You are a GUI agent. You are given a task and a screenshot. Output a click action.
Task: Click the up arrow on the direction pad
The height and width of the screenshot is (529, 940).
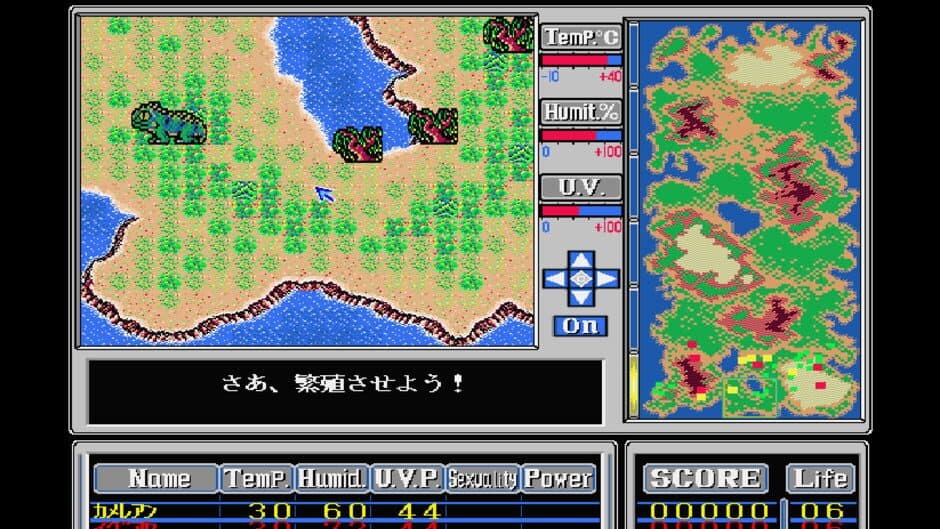click(x=581, y=260)
